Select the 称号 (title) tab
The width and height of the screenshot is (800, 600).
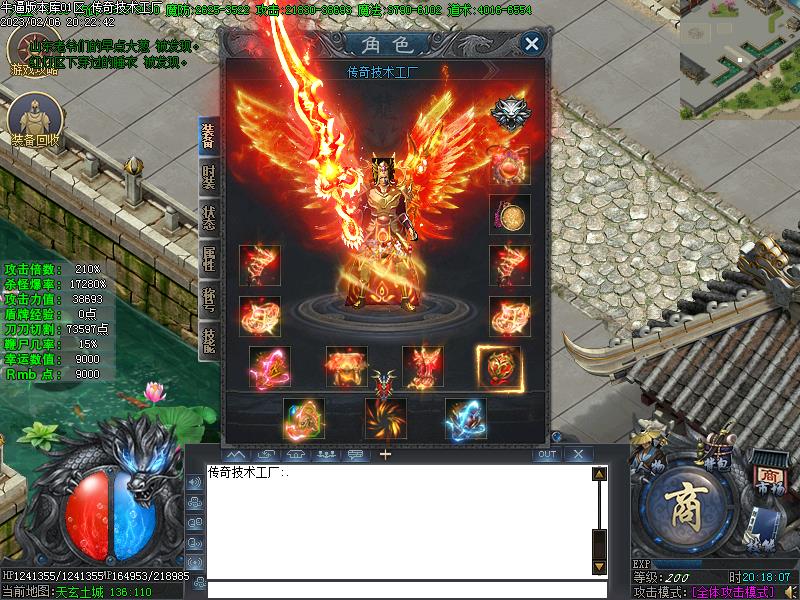coord(208,298)
